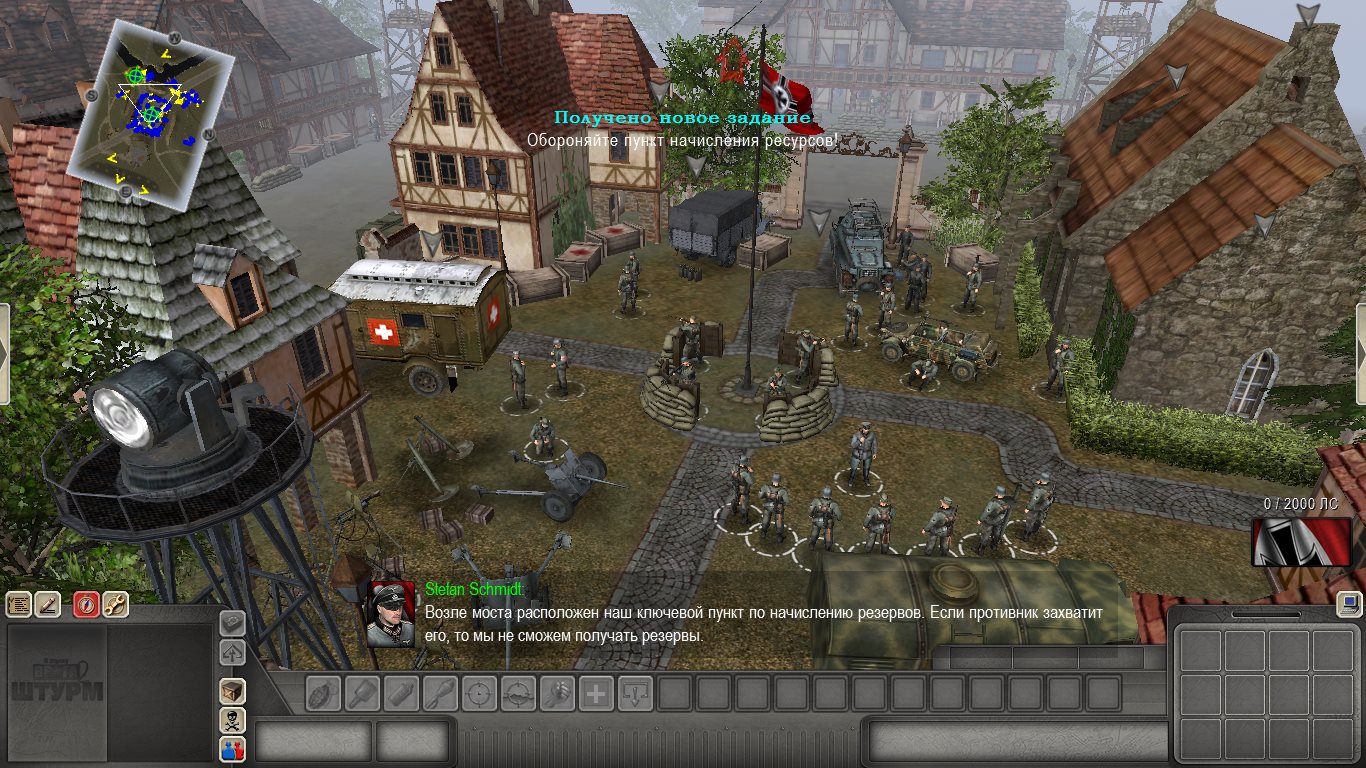Select the stick grenade command

362,693
